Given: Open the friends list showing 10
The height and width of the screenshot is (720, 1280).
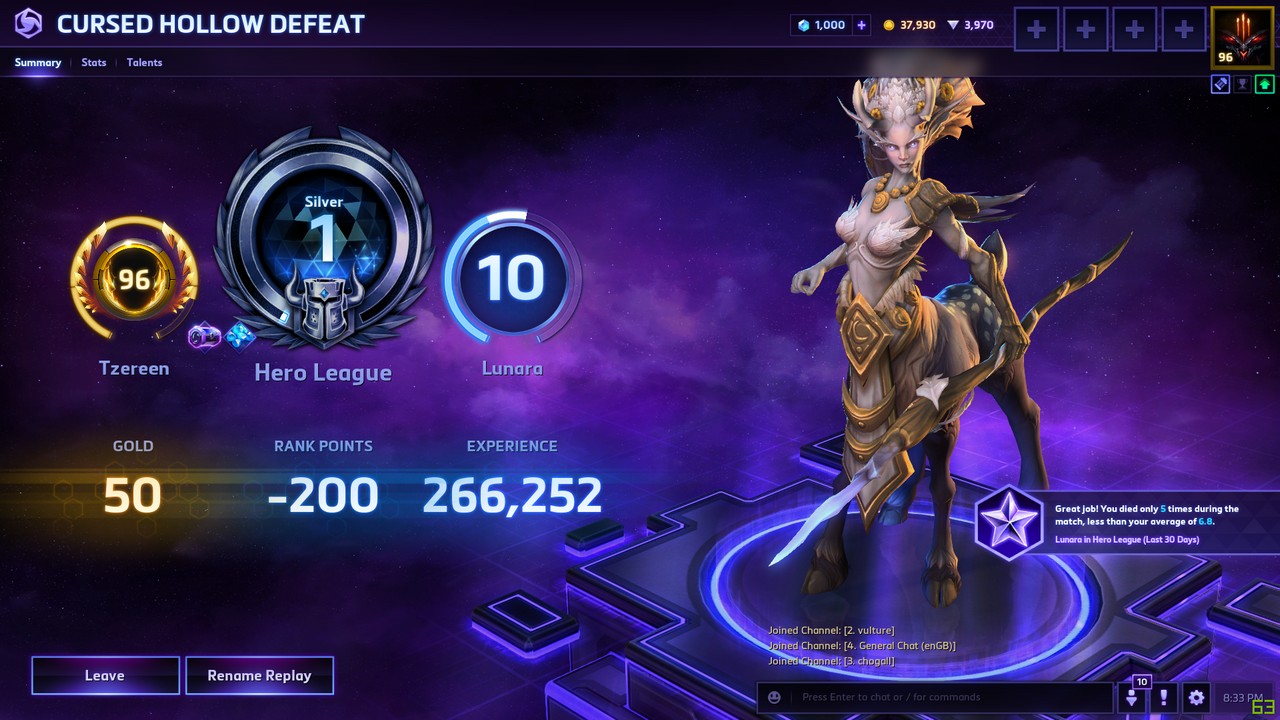Looking at the screenshot, I should 1133,695.
